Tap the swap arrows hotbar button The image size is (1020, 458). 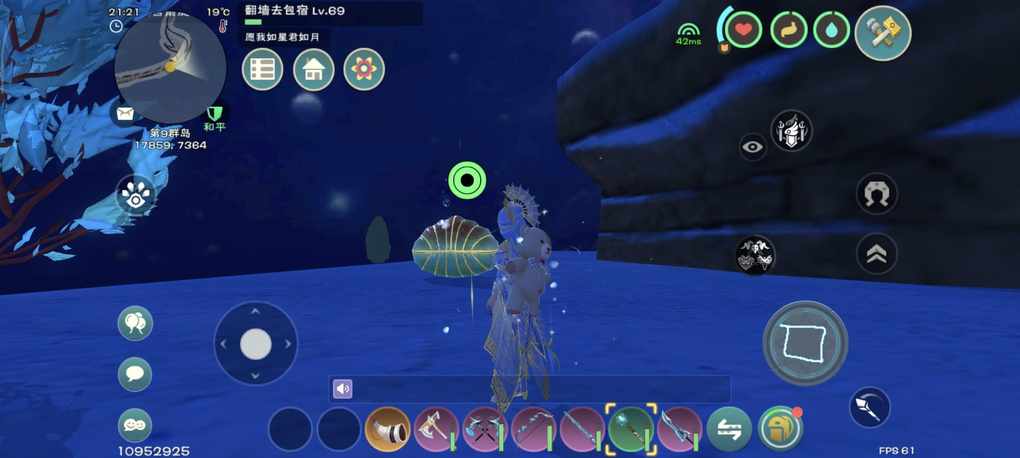click(729, 430)
